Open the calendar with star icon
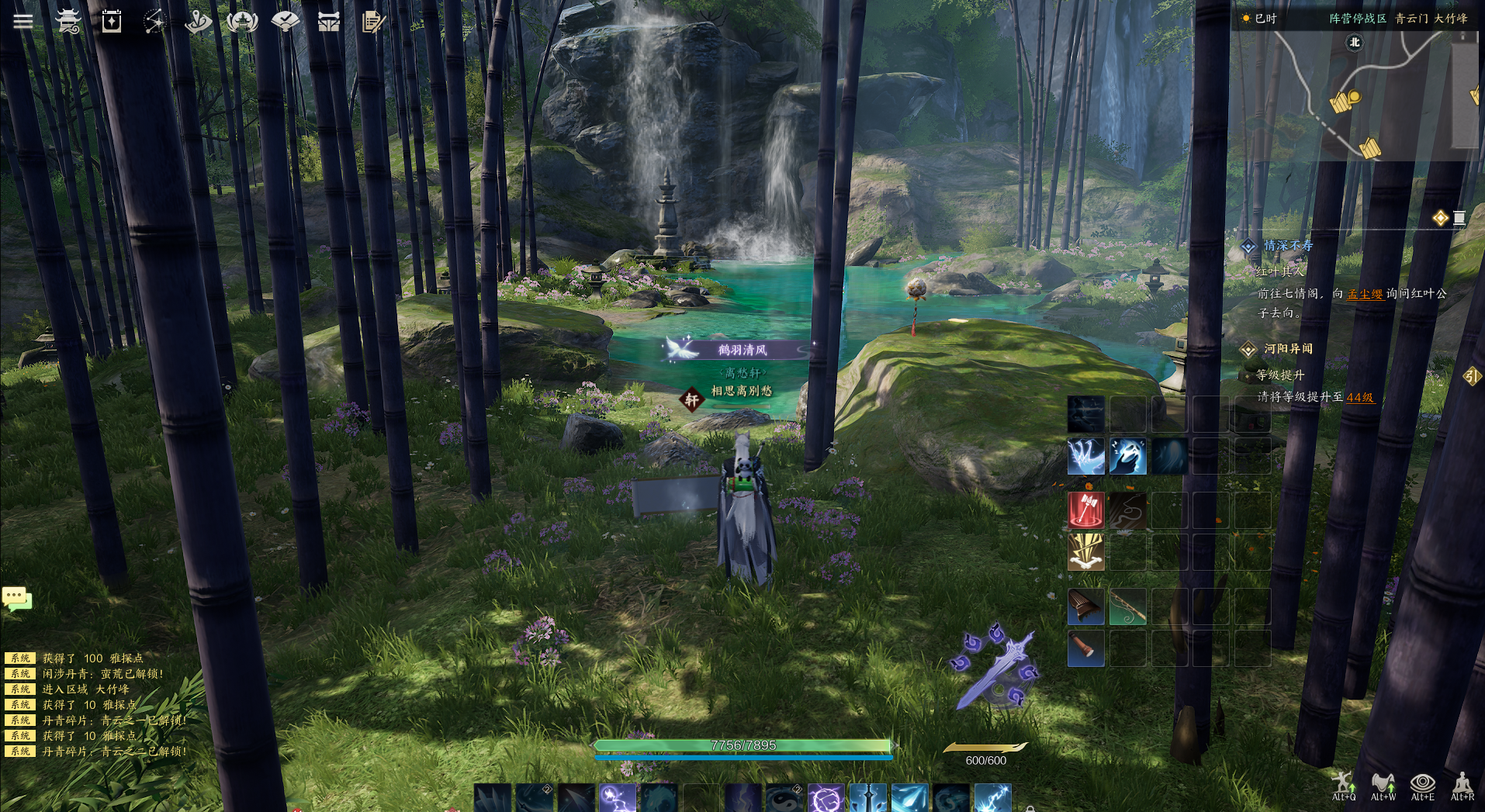Image resolution: width=1485 pixels, height=812 pixels. point(112,21)
